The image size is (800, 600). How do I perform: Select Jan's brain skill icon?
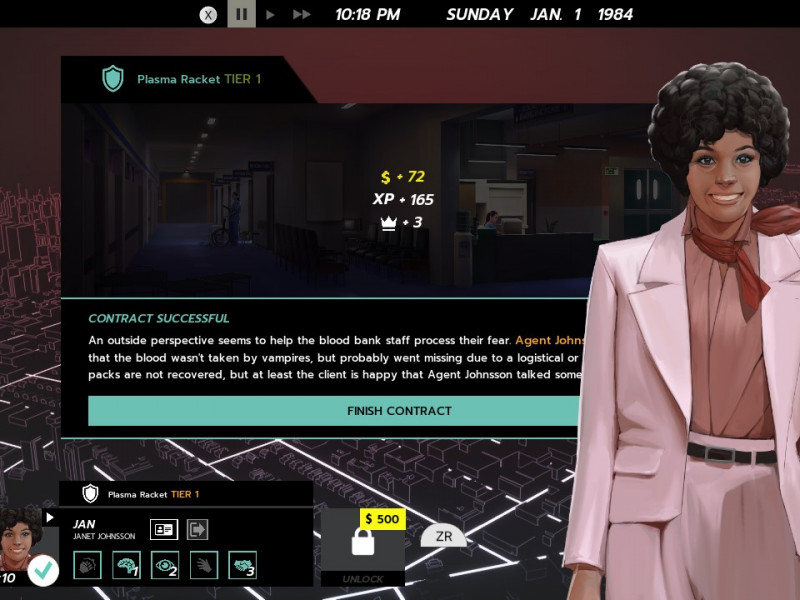[x=126, y=565]
